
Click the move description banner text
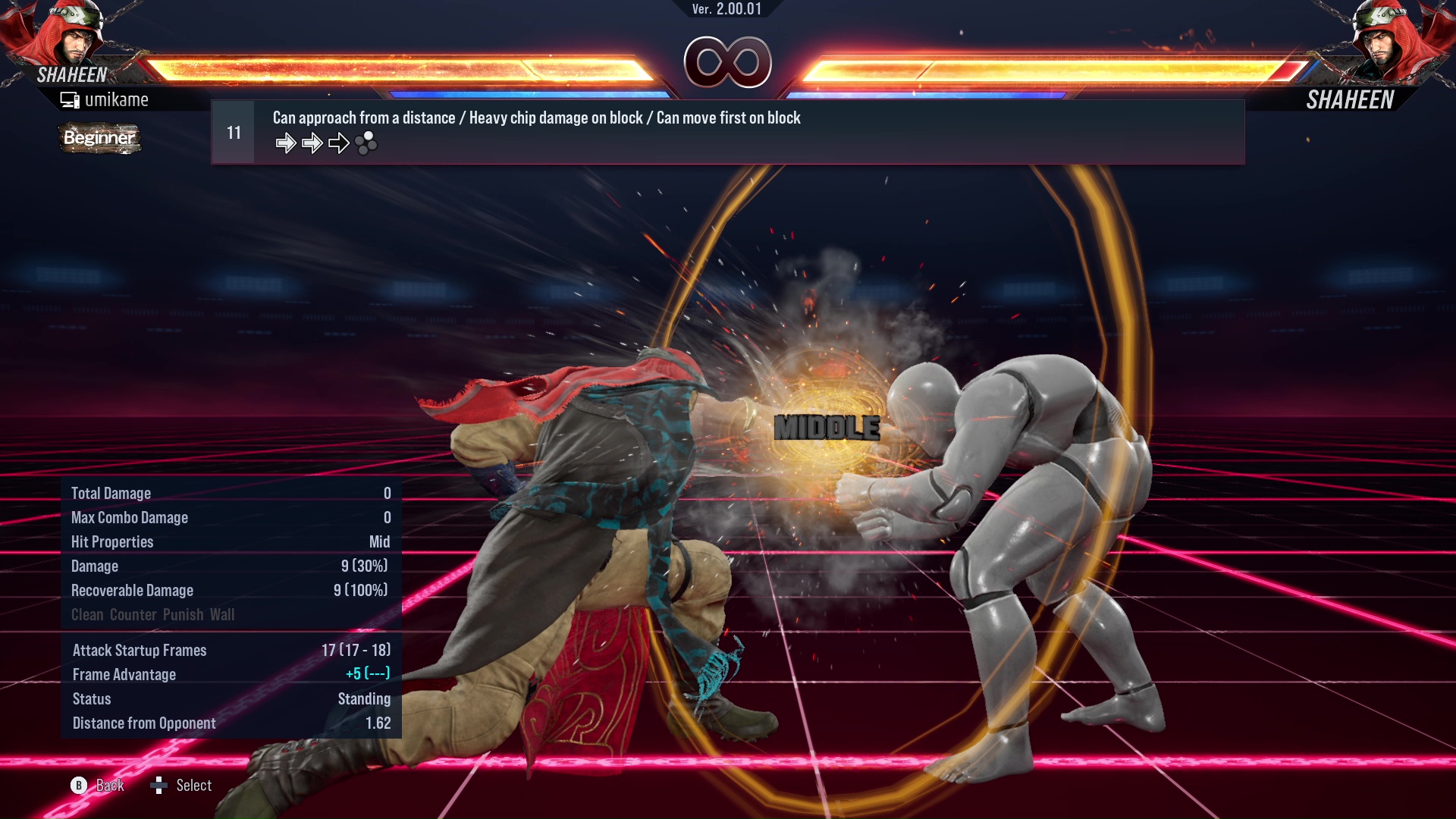pos(536,118)
